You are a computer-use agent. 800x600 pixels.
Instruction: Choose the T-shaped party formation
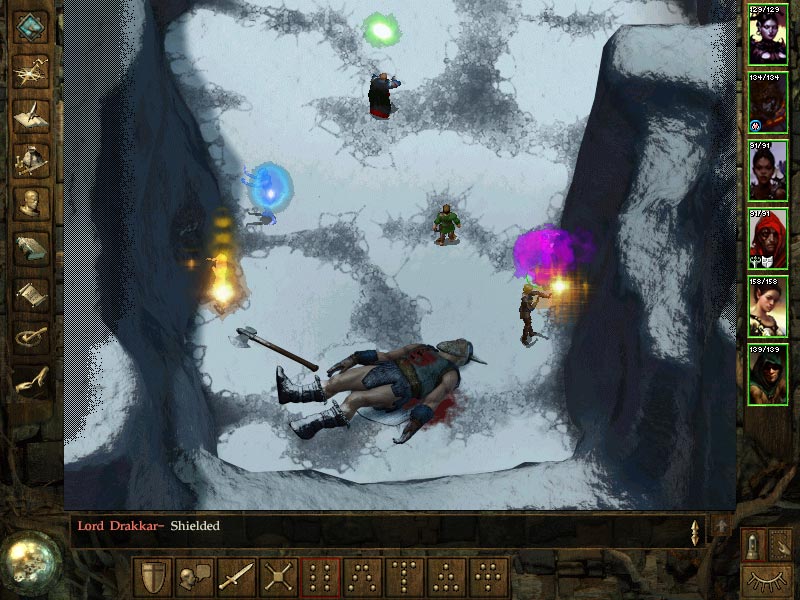pos(404,578)
